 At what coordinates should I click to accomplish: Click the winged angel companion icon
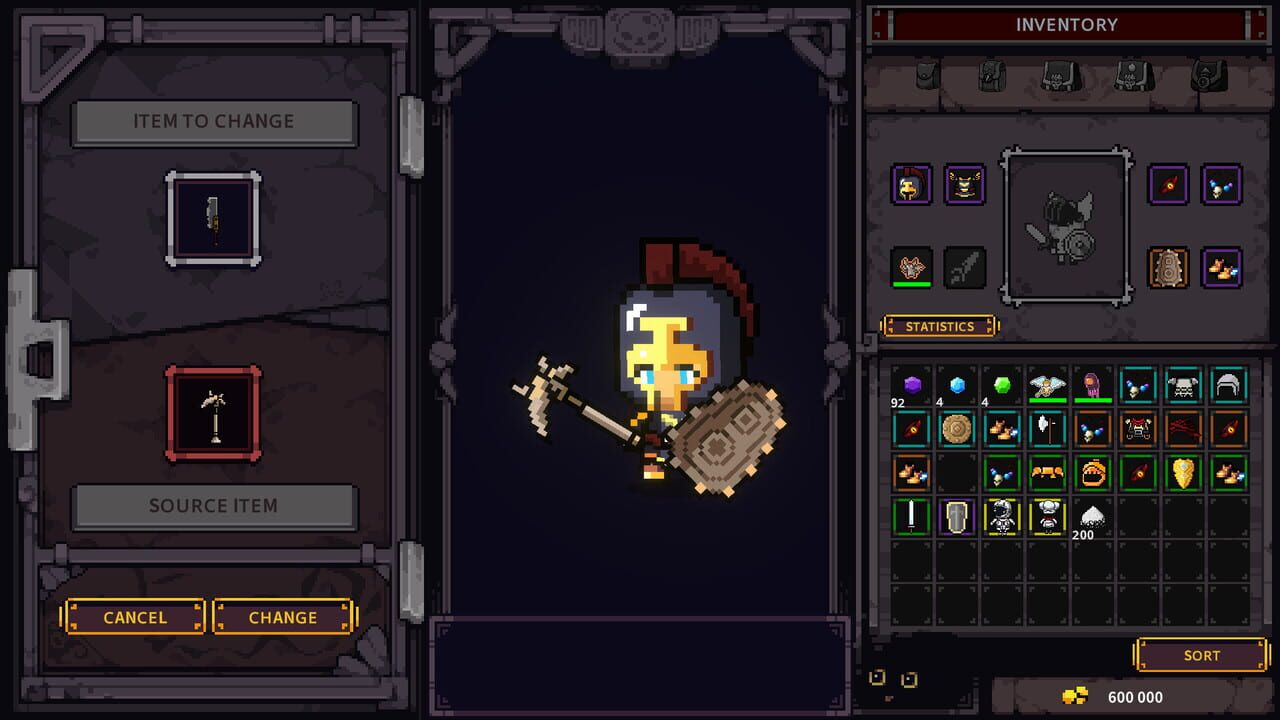tap(1047, 385)
